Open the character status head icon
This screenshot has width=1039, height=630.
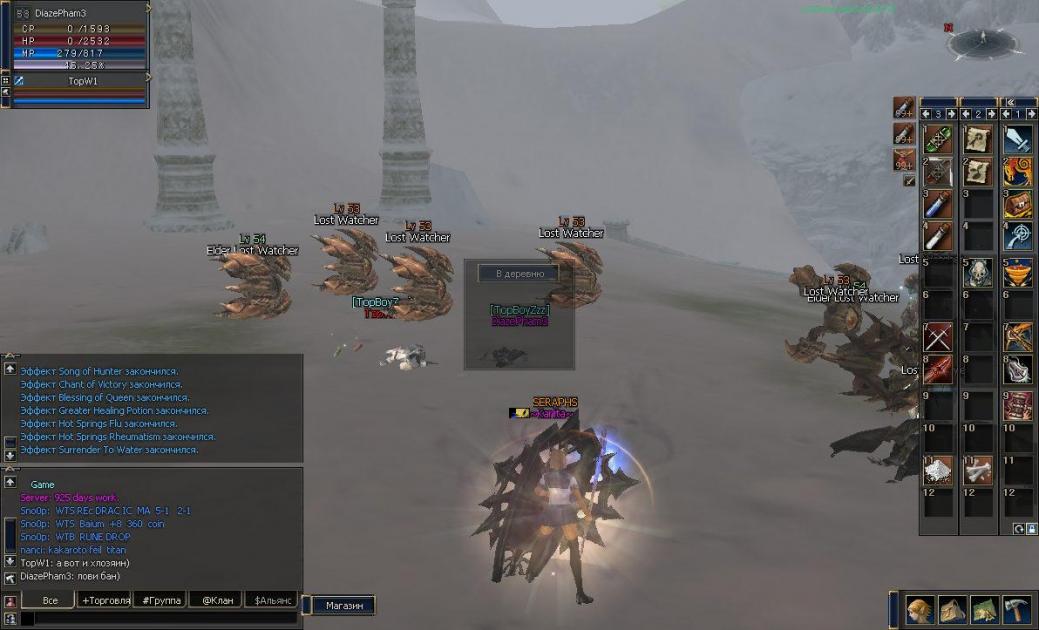coord(920,609)
